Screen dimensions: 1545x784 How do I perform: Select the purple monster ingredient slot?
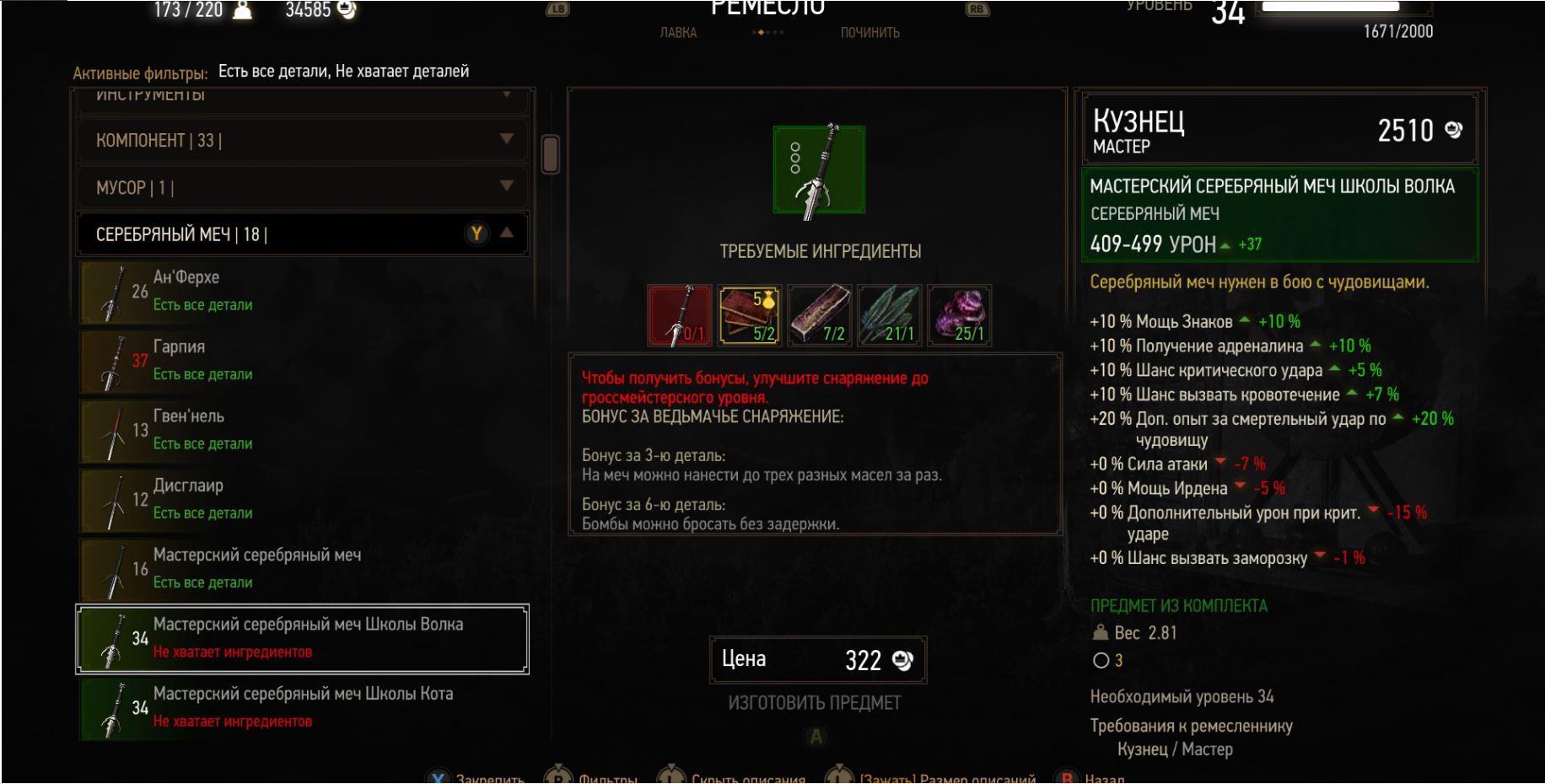(959, 315)
